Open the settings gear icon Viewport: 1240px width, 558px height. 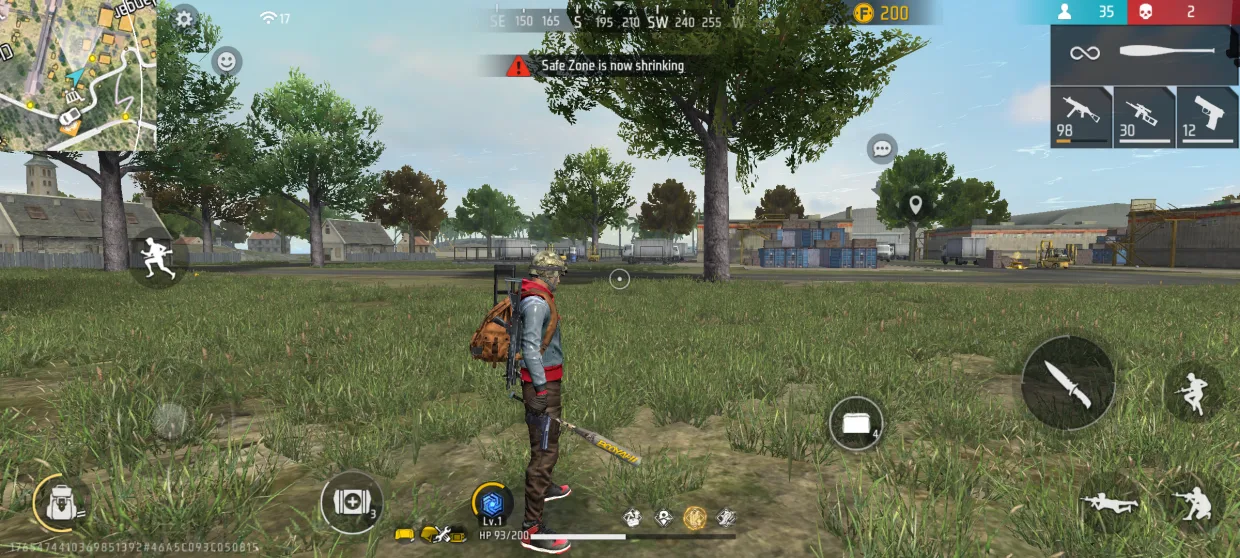184,18
